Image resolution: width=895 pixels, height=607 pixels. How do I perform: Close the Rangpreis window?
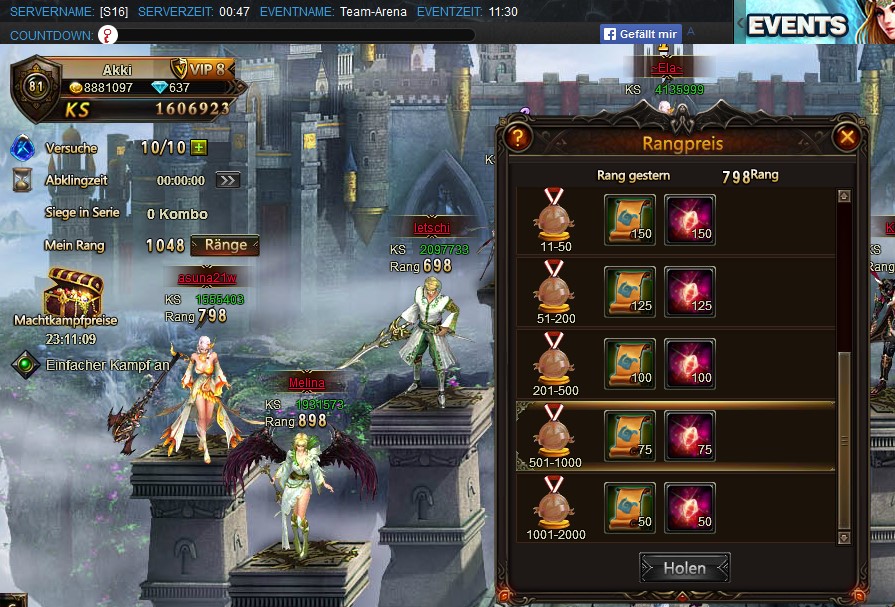pos(847,137)
